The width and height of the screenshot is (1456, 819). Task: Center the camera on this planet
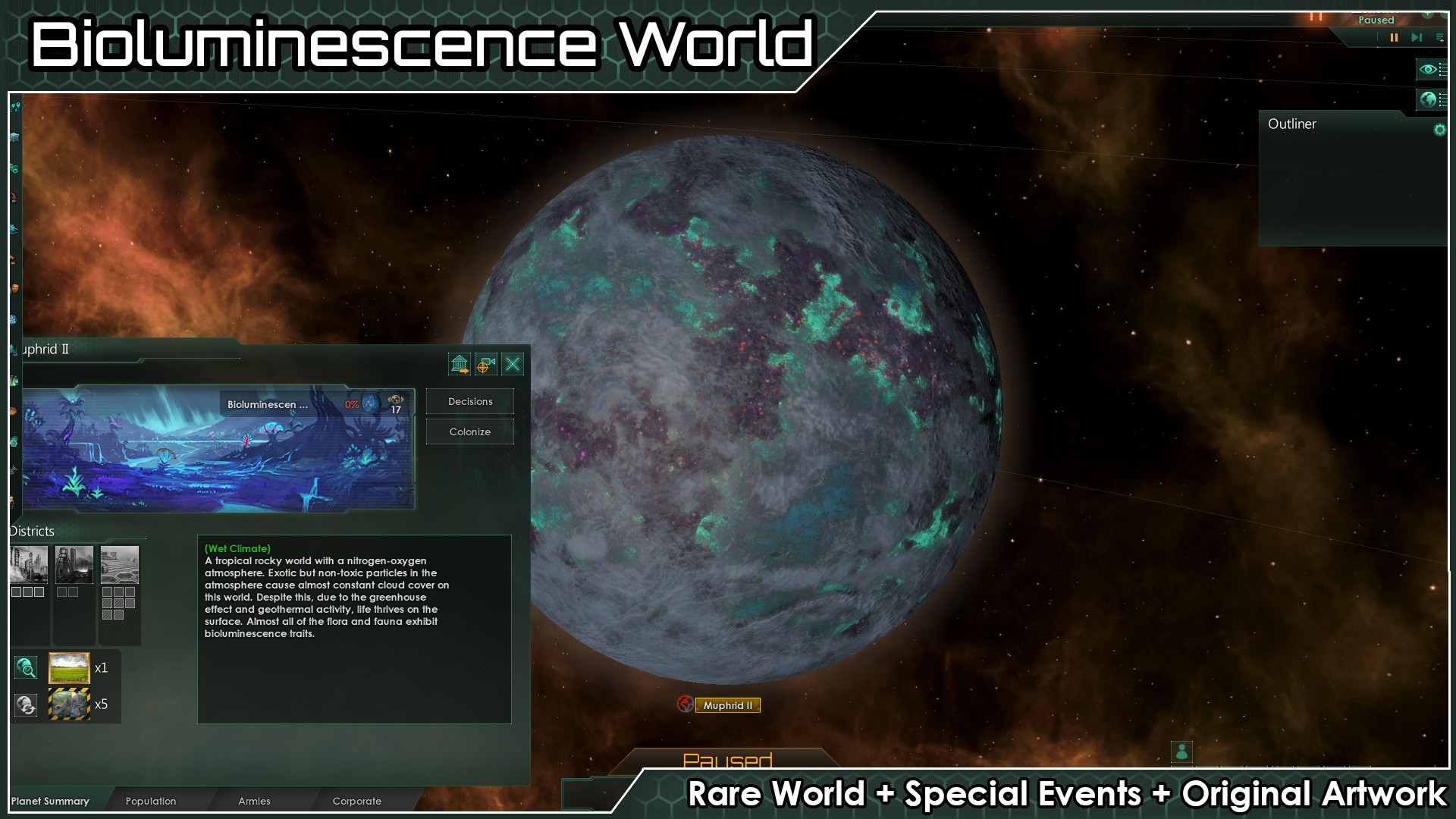tap(486, 365)
